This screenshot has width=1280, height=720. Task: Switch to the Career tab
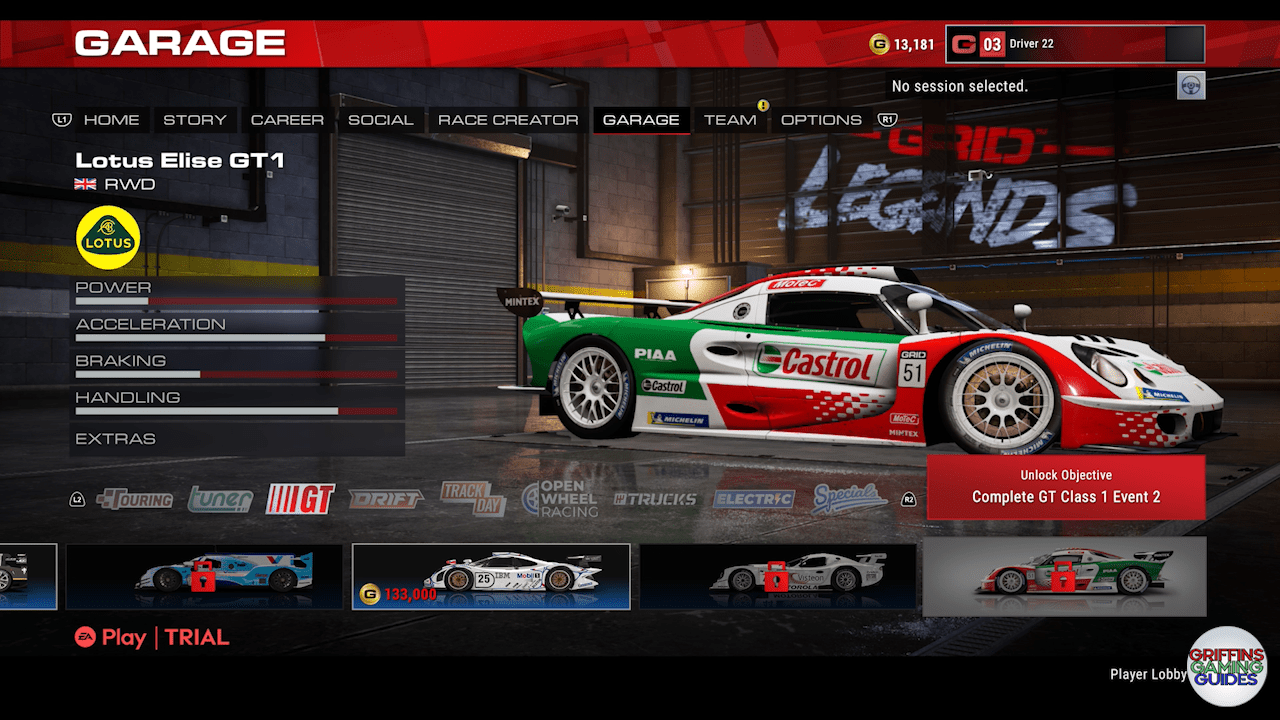pyautogui.click(x=287, y=119)
